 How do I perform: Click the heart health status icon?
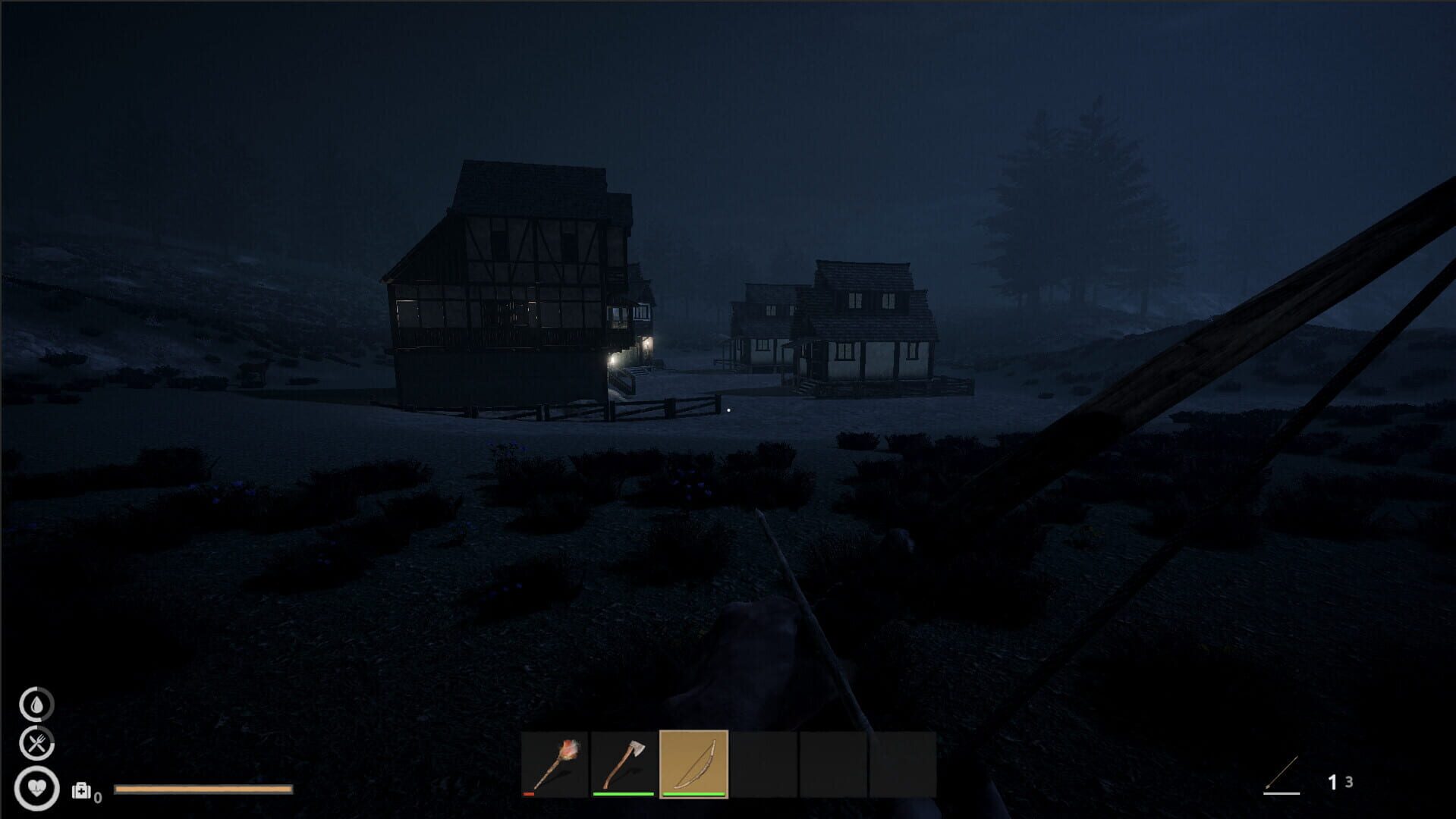36,789
